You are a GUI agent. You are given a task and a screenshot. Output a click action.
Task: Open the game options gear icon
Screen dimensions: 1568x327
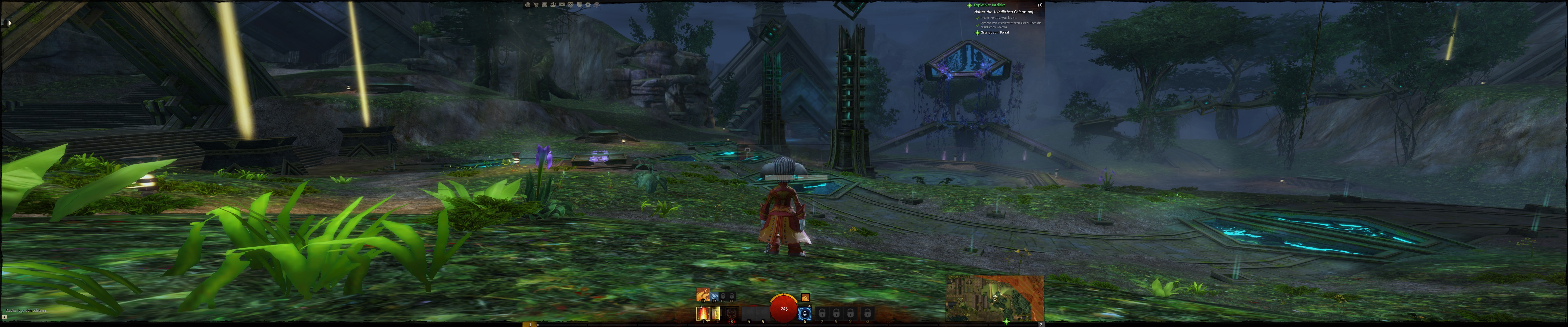[588, 5]
